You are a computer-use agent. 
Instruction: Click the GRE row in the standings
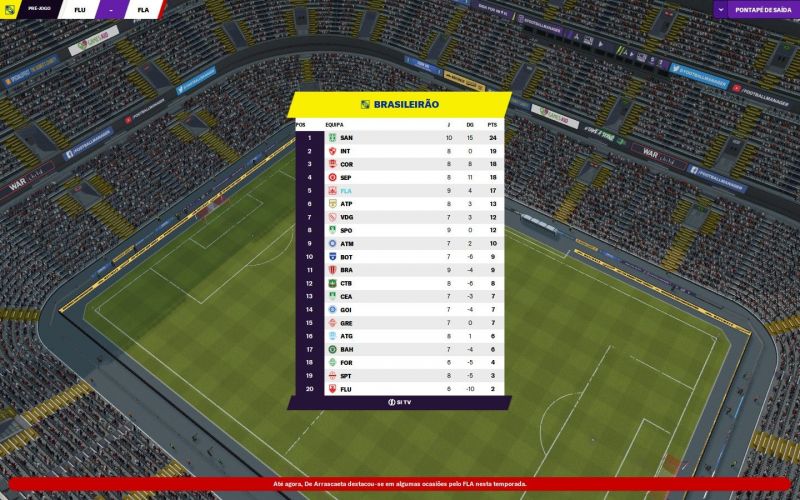pos(400,323)
